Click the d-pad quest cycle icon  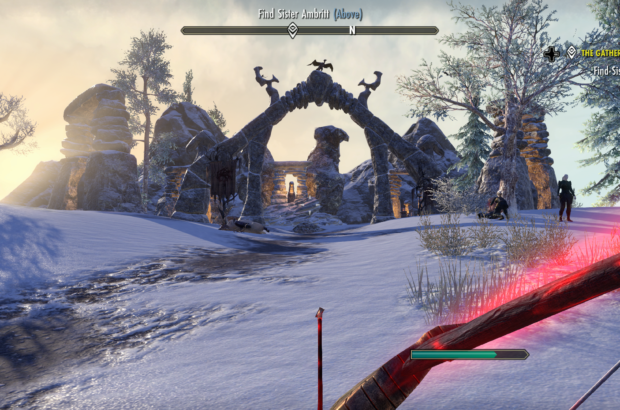pyautogui.click(x=551, y=52)
